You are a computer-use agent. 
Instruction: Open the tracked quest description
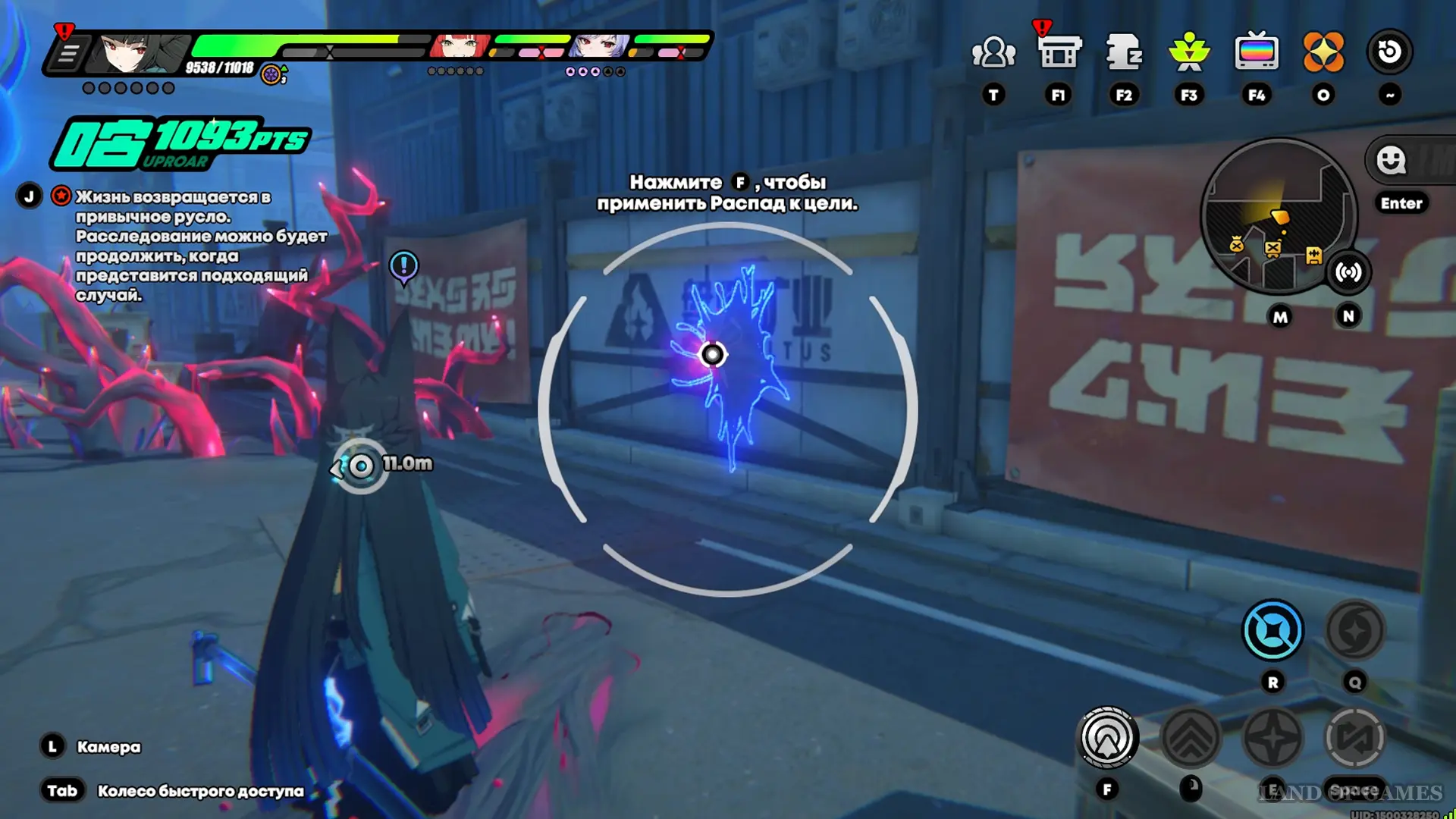click(201, 246)
